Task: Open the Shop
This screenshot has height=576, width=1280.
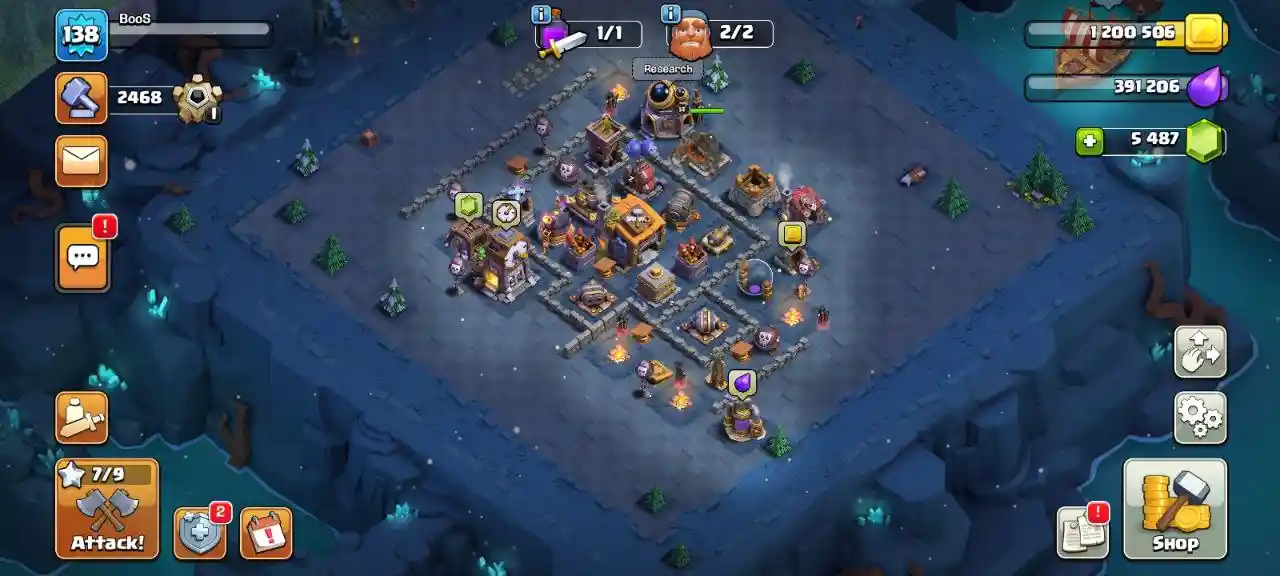Action: tap(1175, 508)
